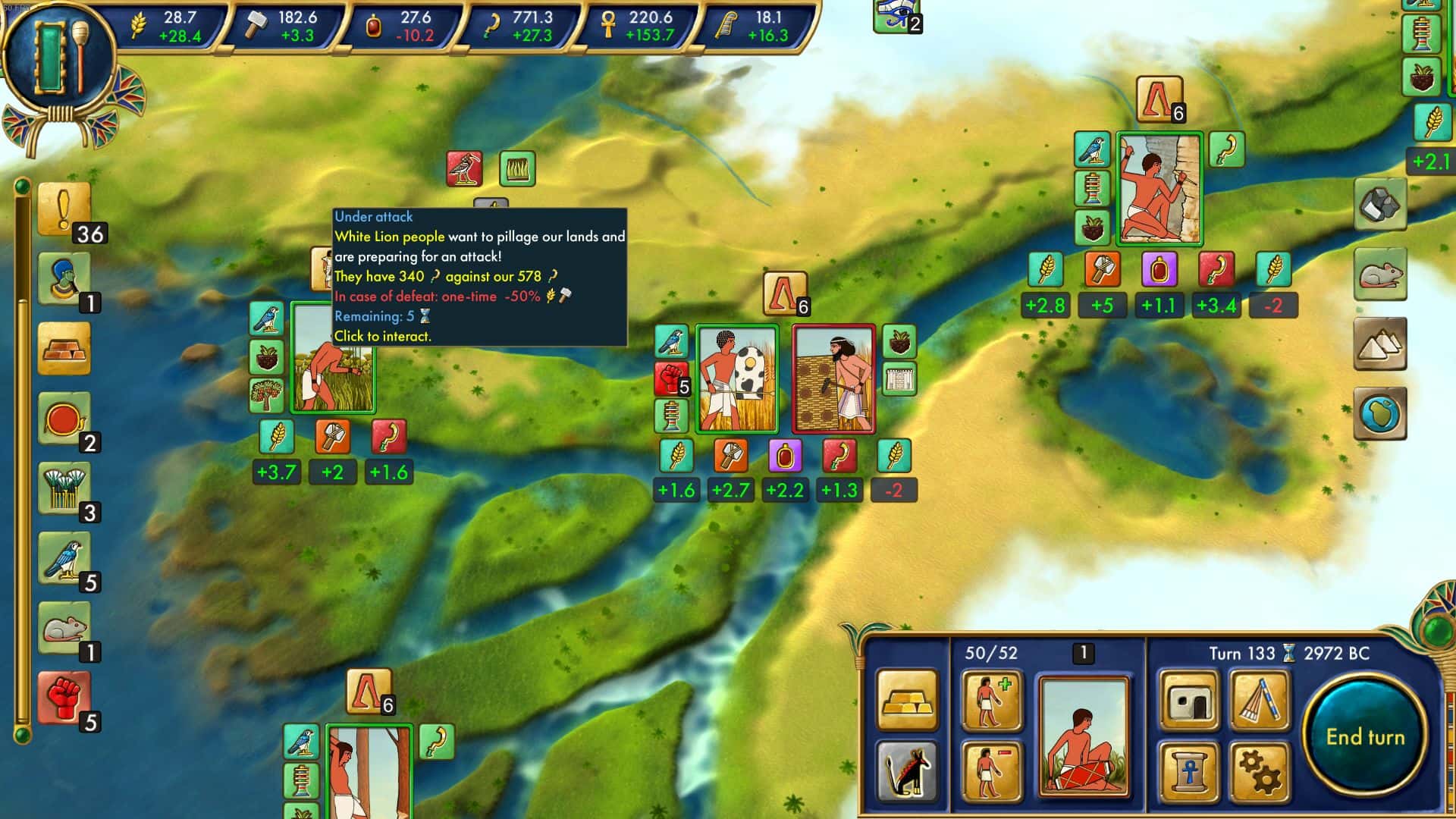Click the End turn button

click(1365, 733)
